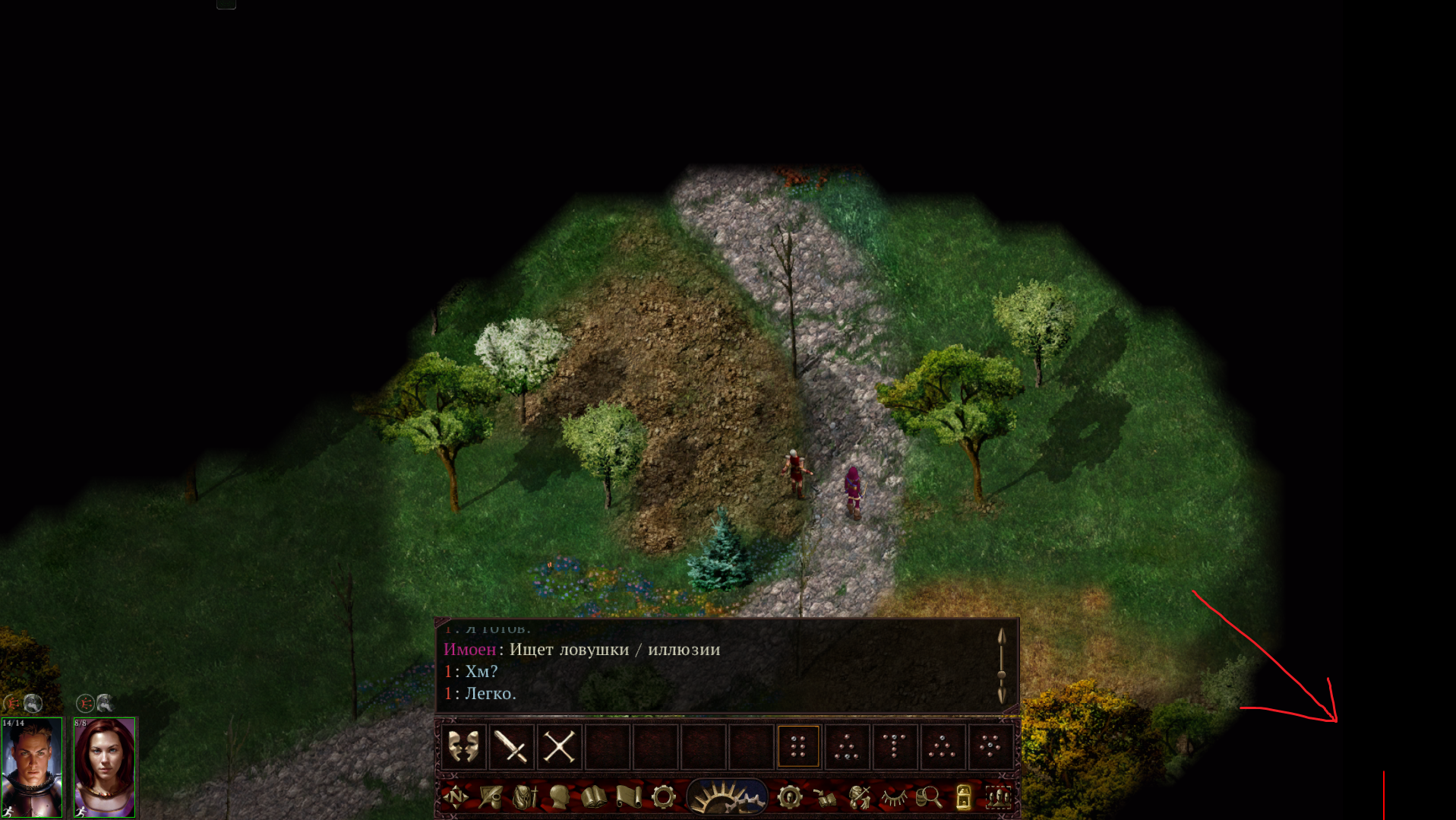Select the two-column party formation
Screen dimensions: 1456x820
[798, 746]
